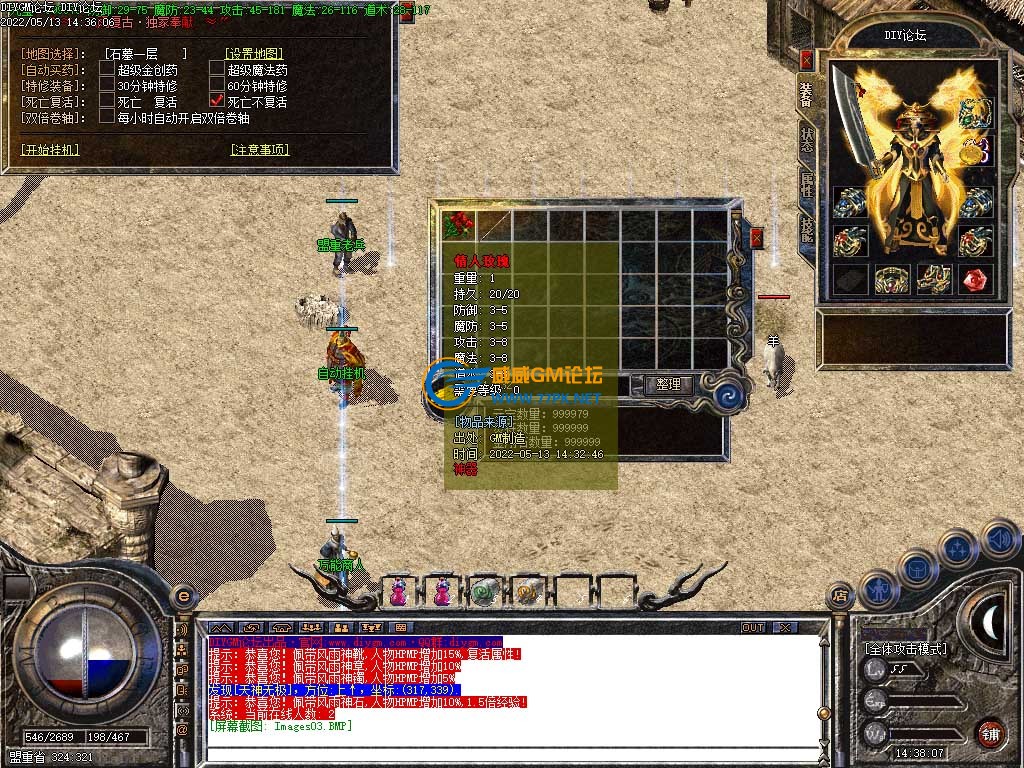
Task: Enable the 60分钟特修 repair checkbox
Action: (x=217, y=86)
